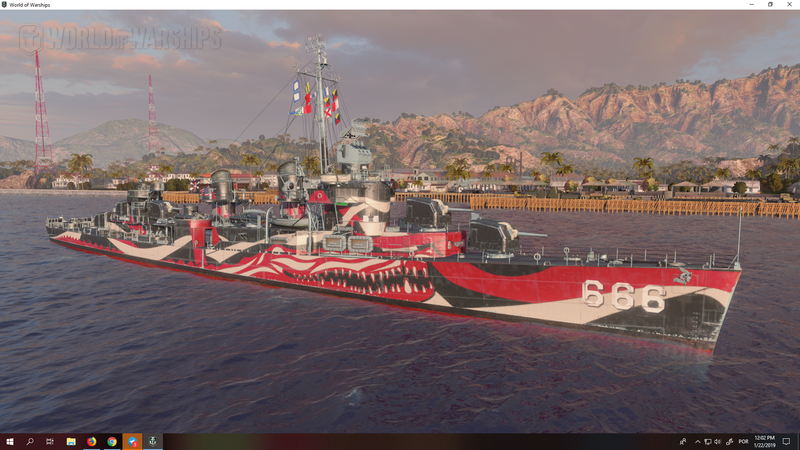Close the World of Warships window

(x=789, y=5)
